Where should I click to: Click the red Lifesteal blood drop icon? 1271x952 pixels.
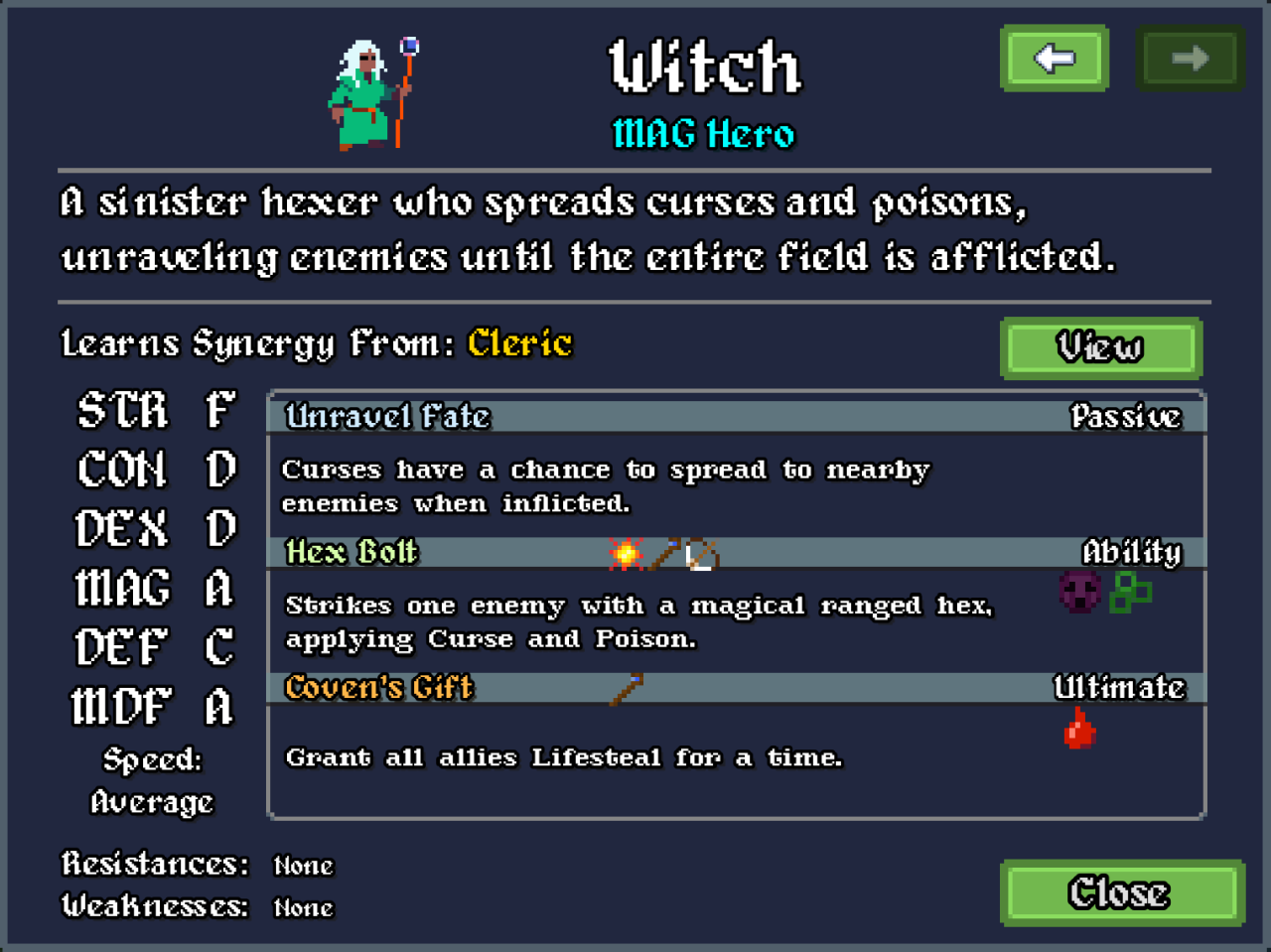tap(1079, 729)
